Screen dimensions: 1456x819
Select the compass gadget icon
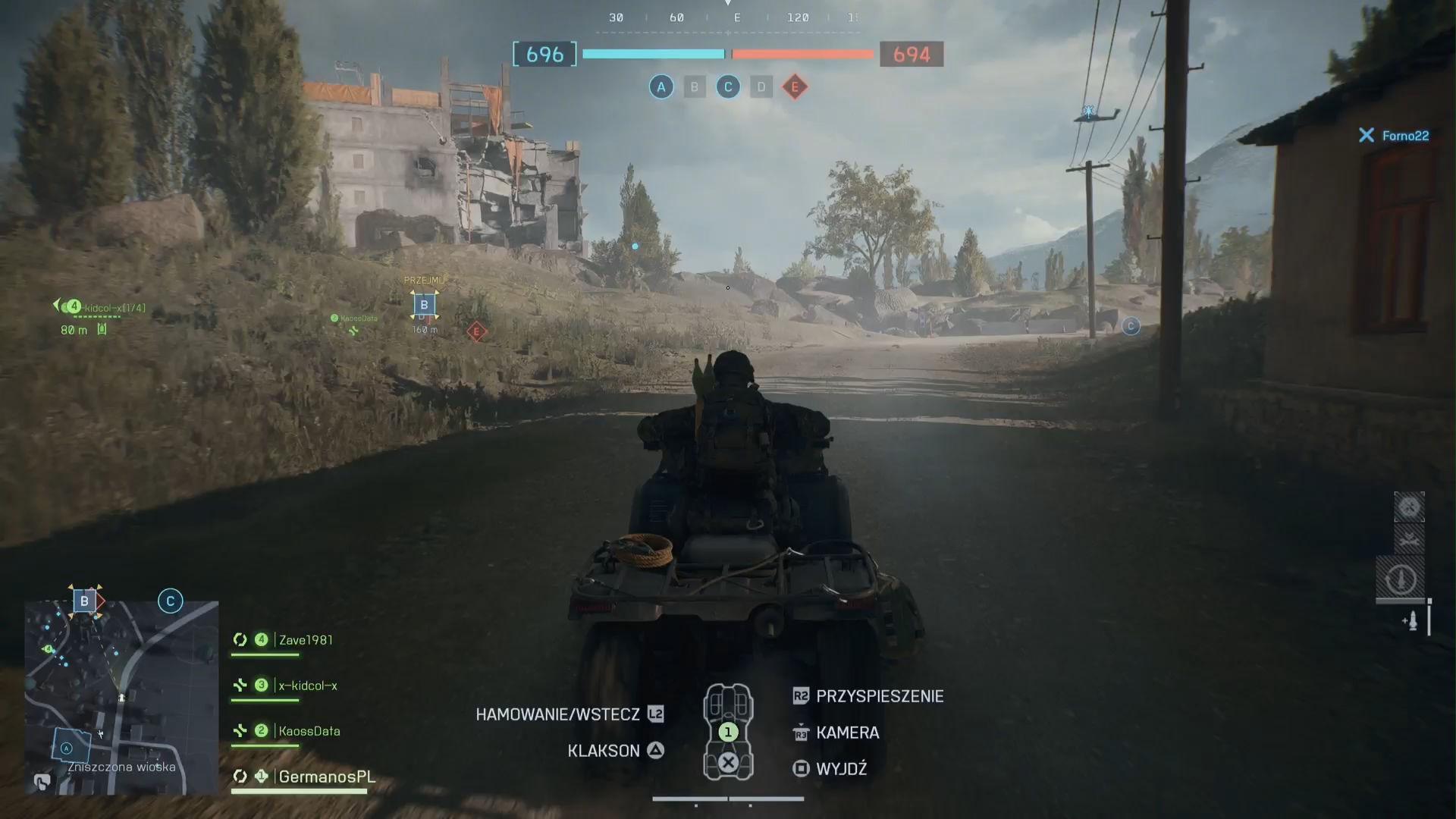[x=1401, y=580]
